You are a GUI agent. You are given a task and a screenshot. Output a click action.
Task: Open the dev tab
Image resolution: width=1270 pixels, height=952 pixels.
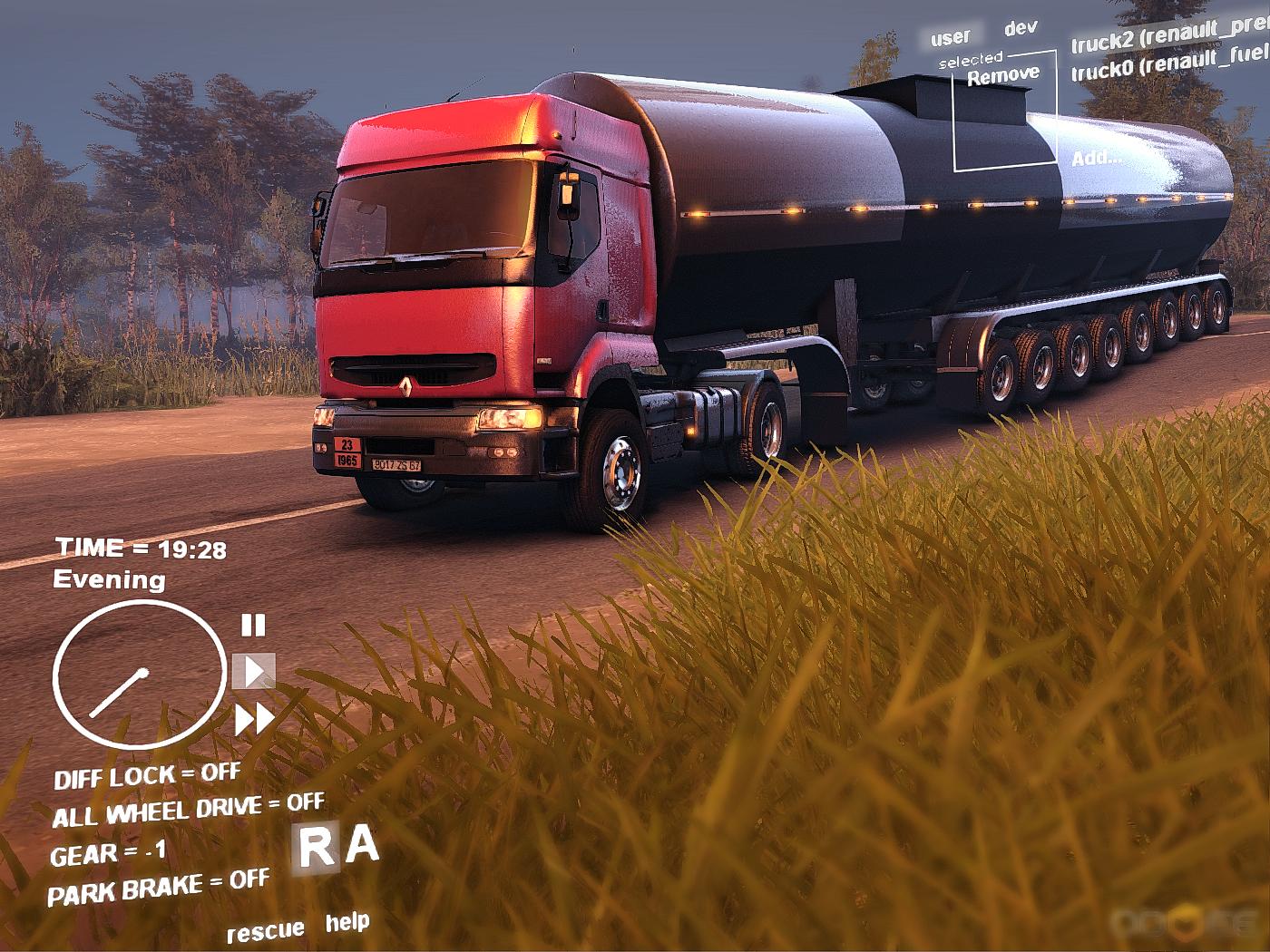click(x=1021, y=28)
